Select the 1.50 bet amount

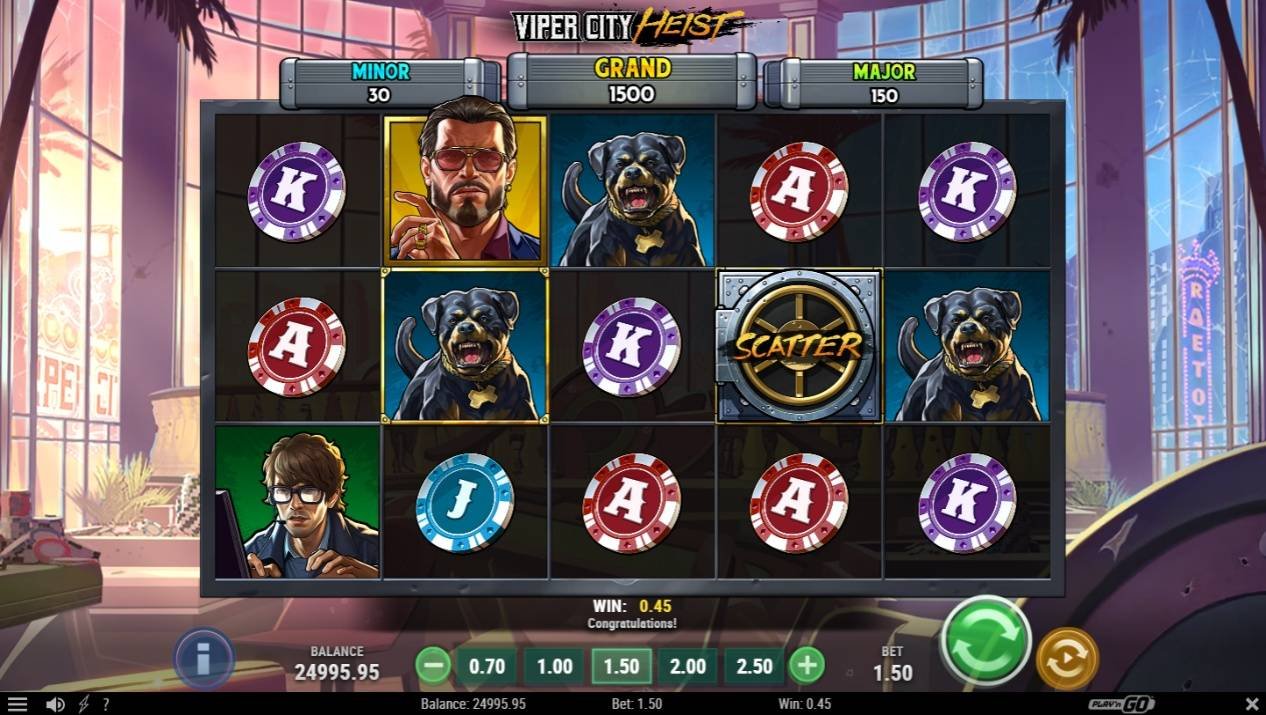point(621,666)
